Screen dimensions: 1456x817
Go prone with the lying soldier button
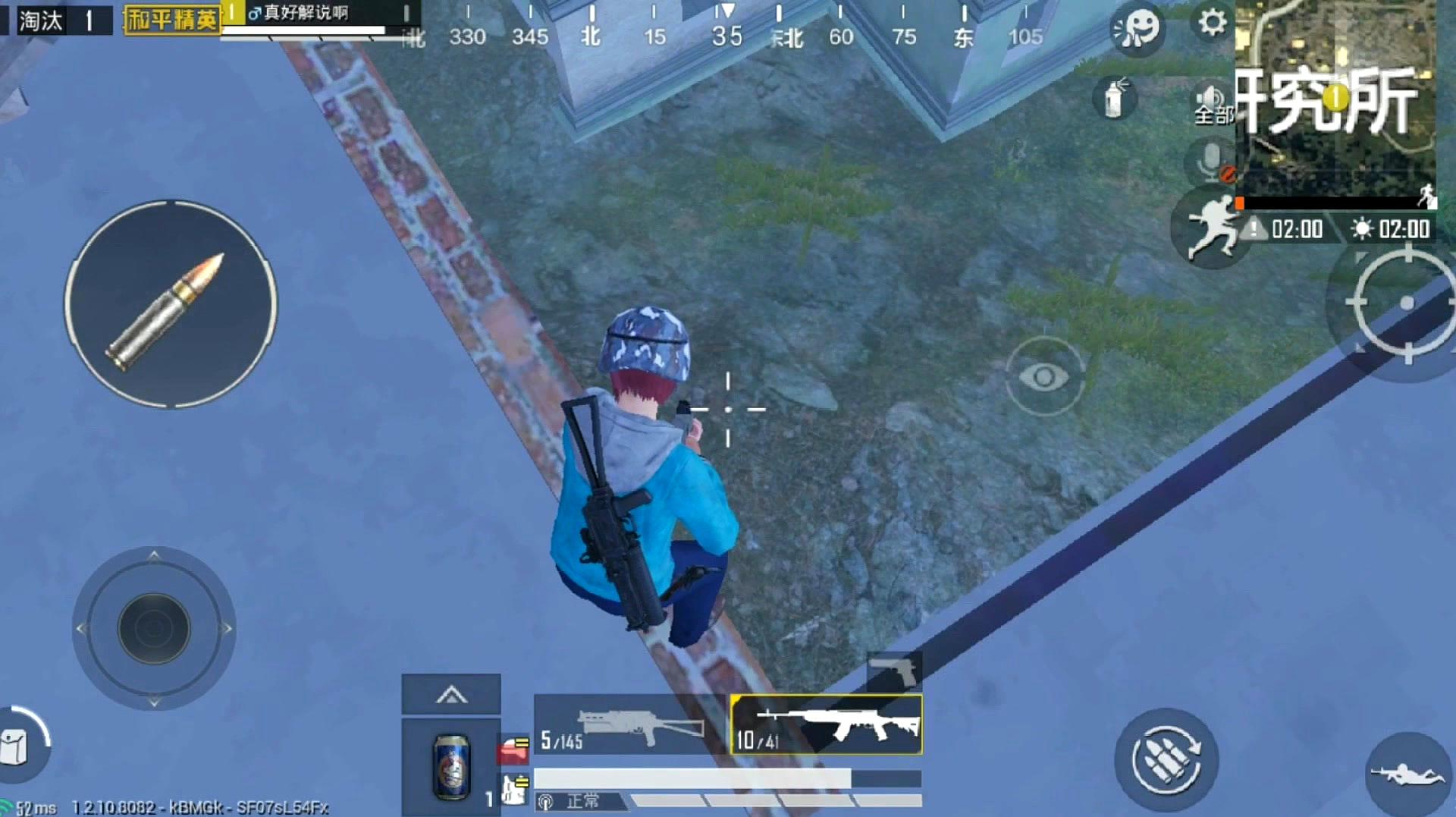(x=1407, y=774)
